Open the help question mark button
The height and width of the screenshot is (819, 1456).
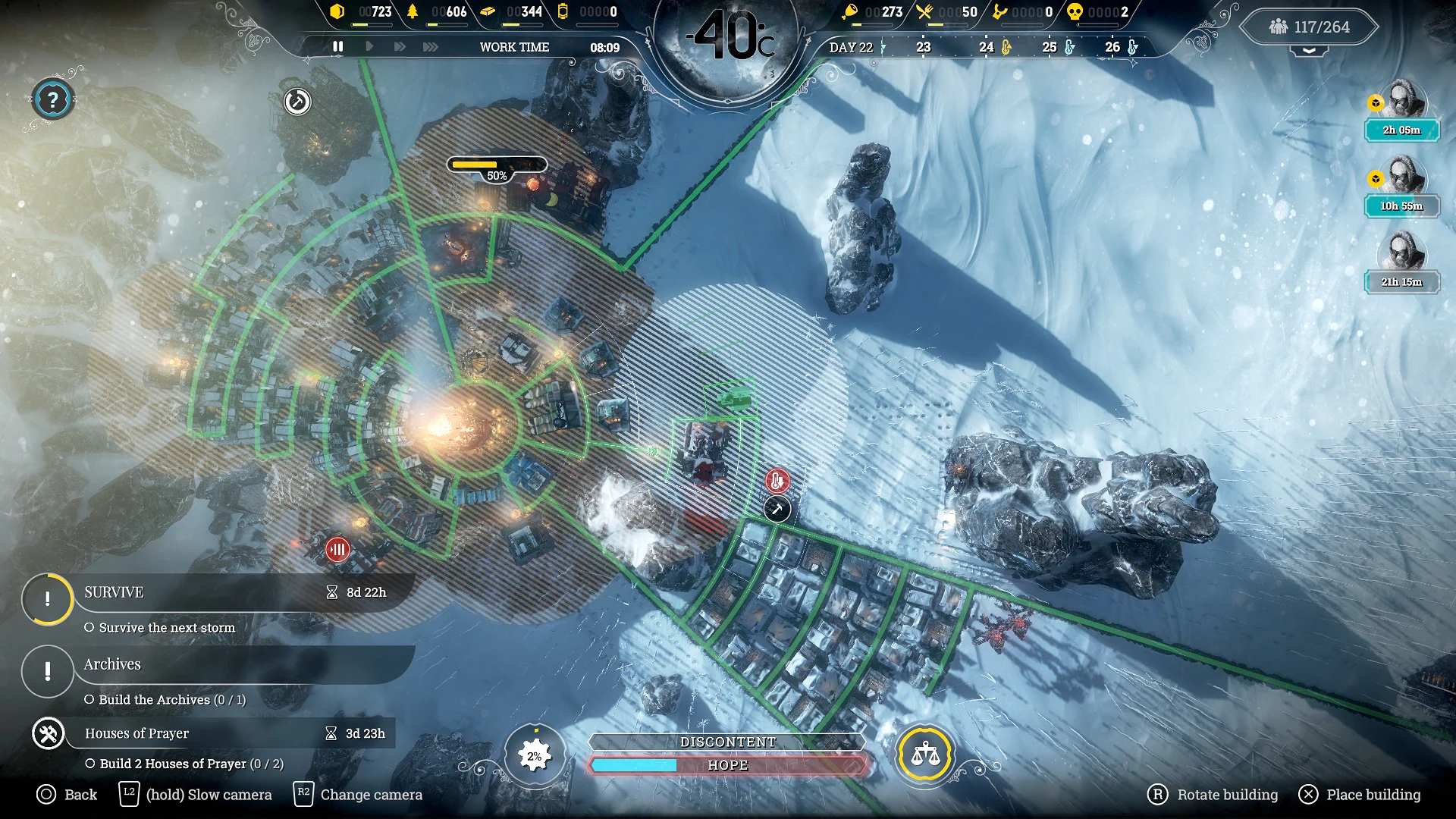click(x=52, y=99)
